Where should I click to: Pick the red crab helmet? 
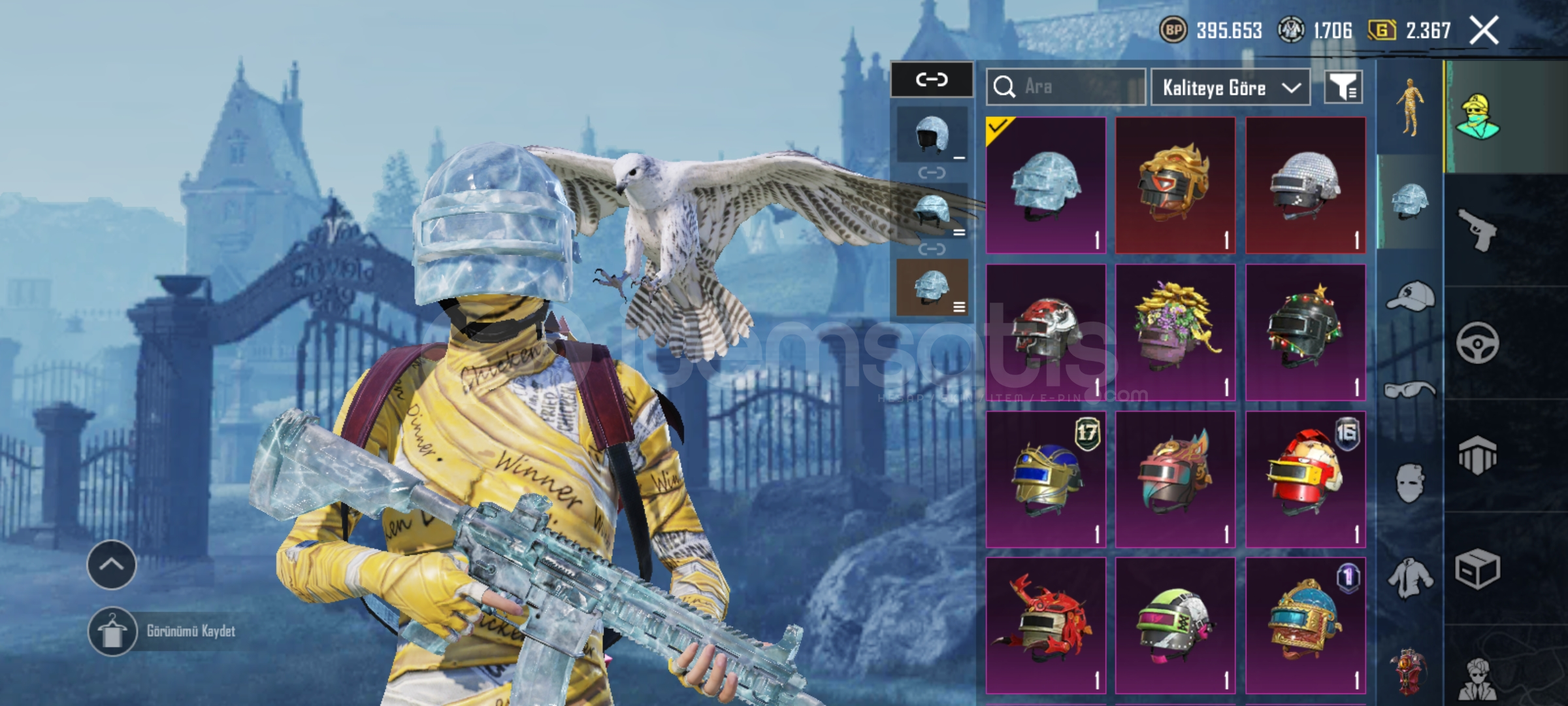[x=1045, y=626]
